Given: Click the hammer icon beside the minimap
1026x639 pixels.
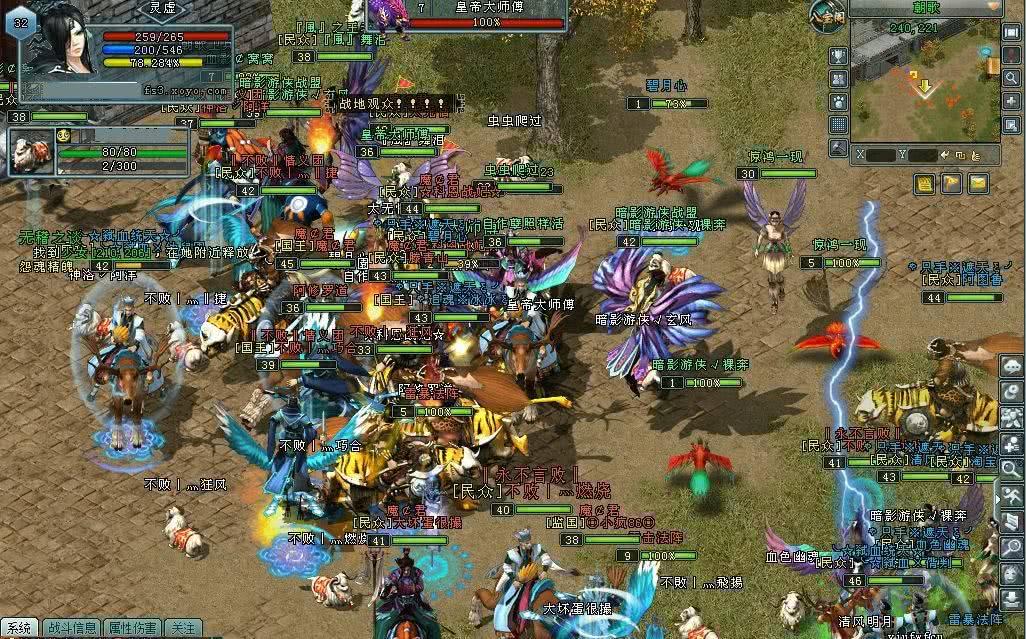Looking at the screenshot, I should click(838, 146).
